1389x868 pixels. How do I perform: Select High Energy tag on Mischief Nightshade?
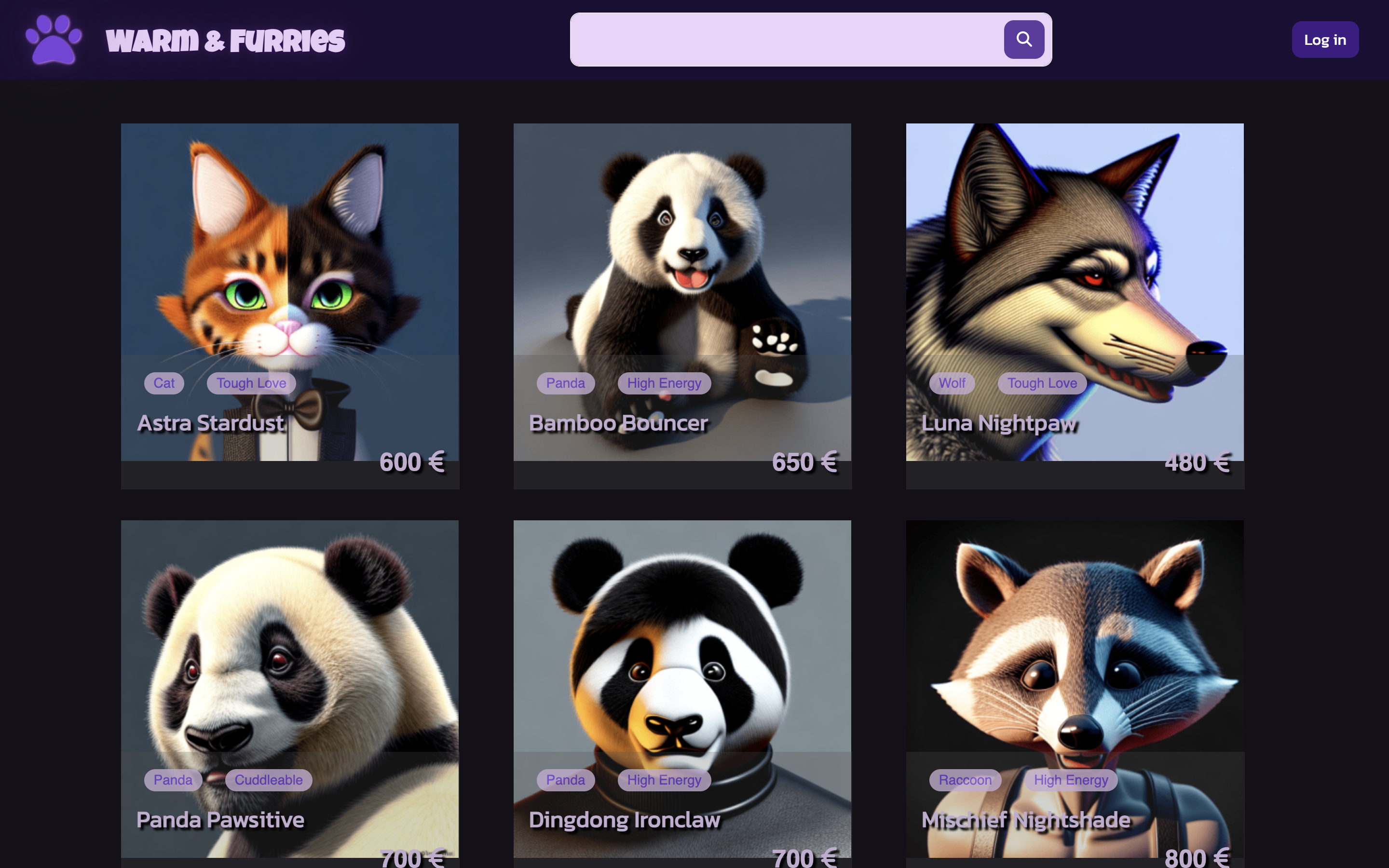tap(1071, 780)
